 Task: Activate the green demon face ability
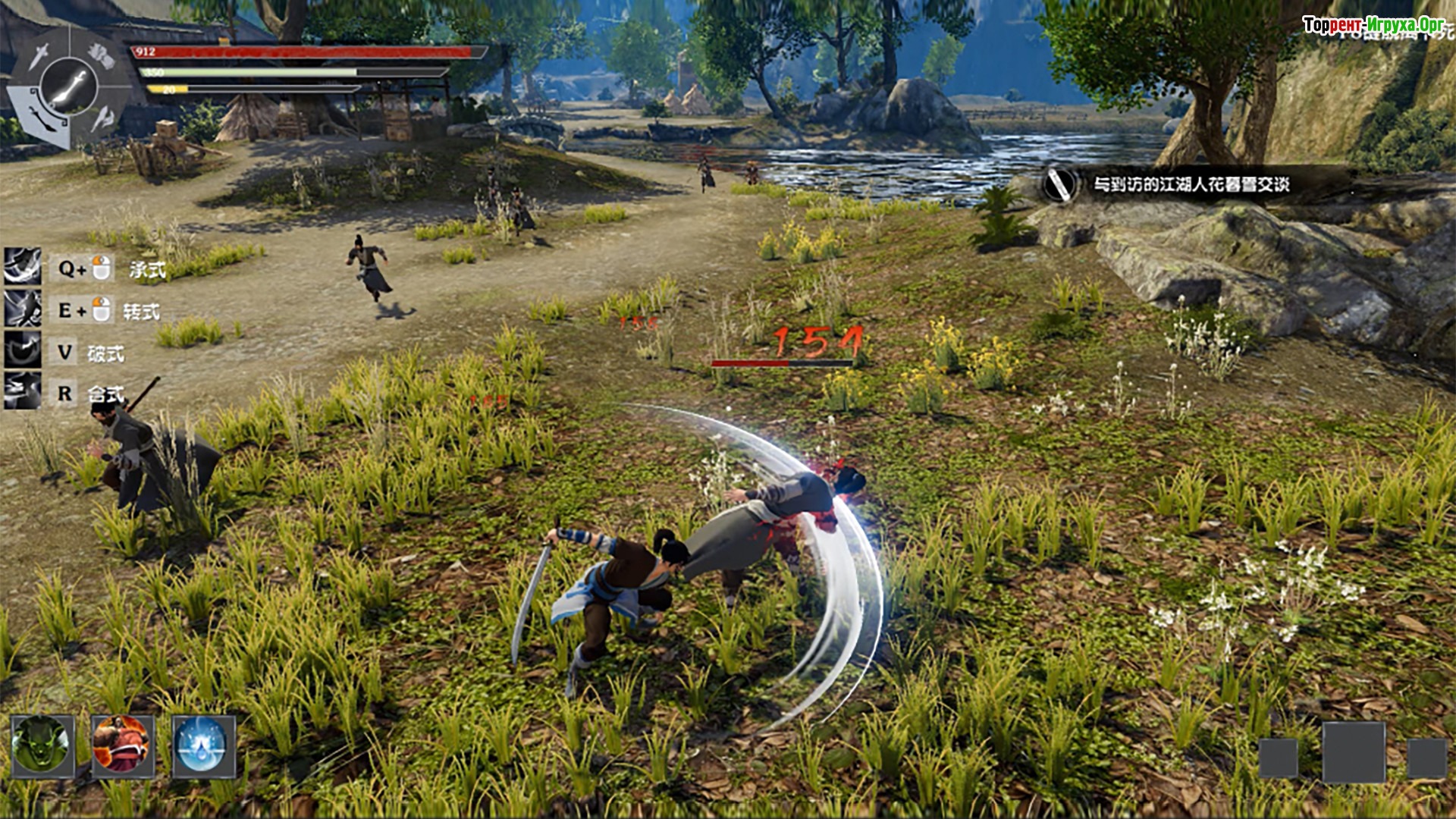pos(42,745)
